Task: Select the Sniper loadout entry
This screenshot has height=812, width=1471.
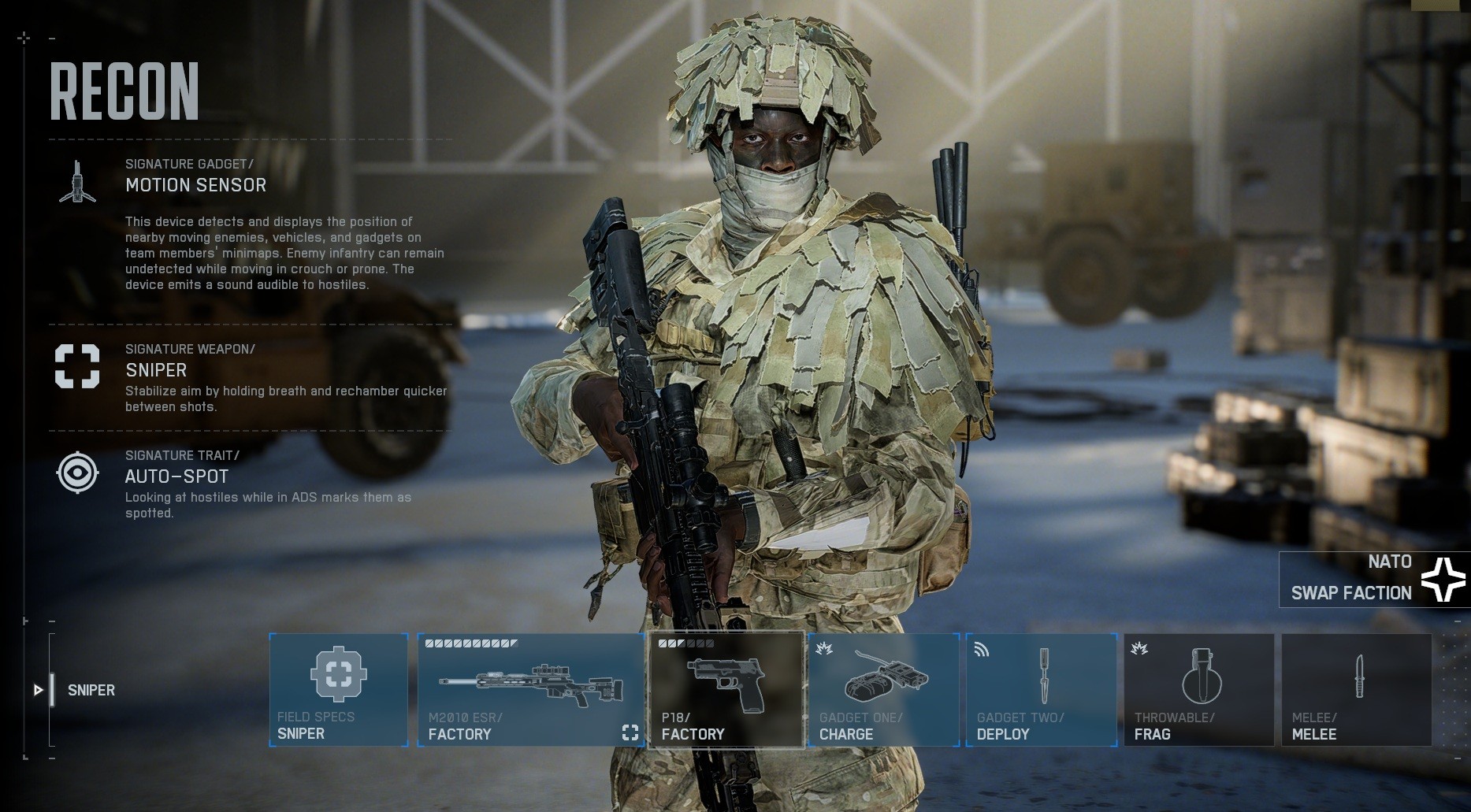Action: tap(91, 690)
